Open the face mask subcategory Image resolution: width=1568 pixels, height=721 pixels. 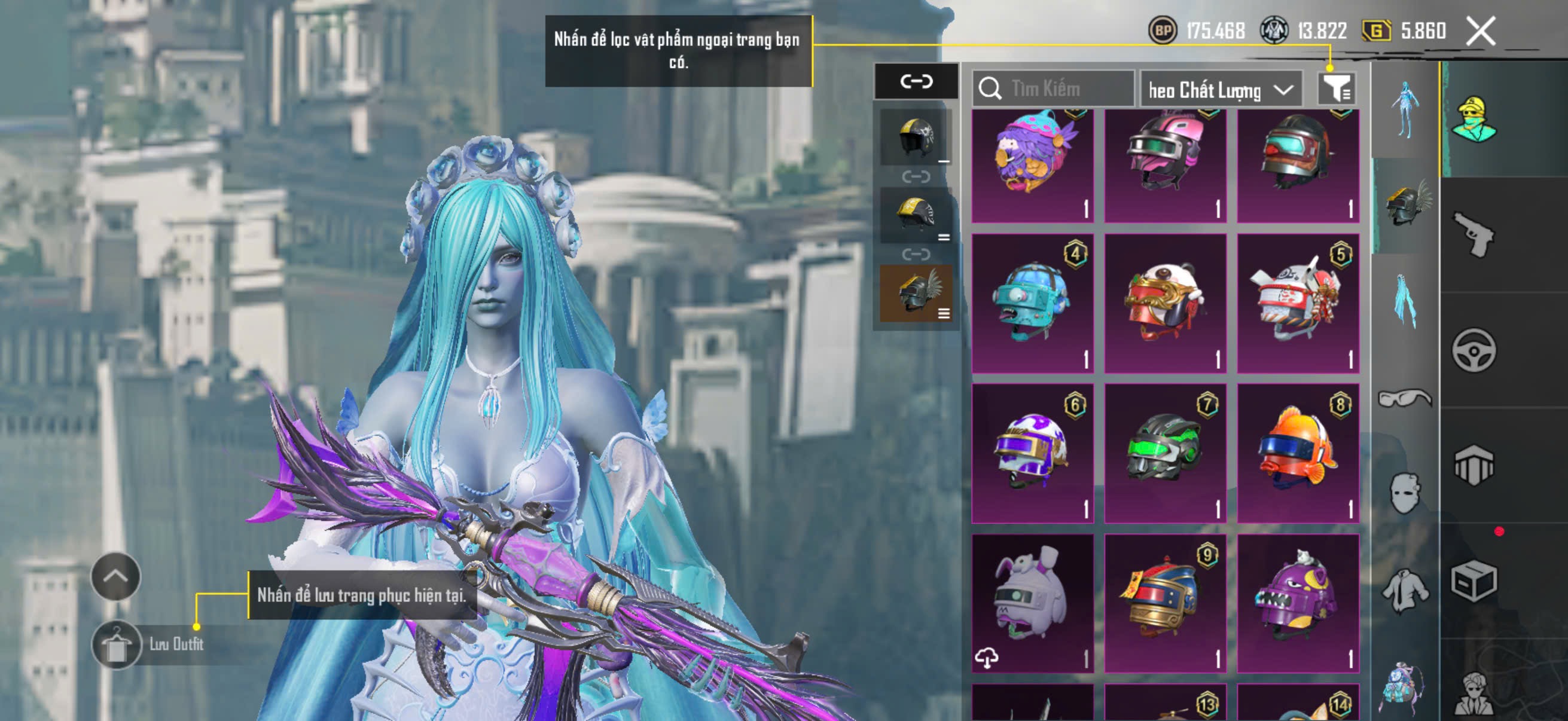pos(1405,493)
